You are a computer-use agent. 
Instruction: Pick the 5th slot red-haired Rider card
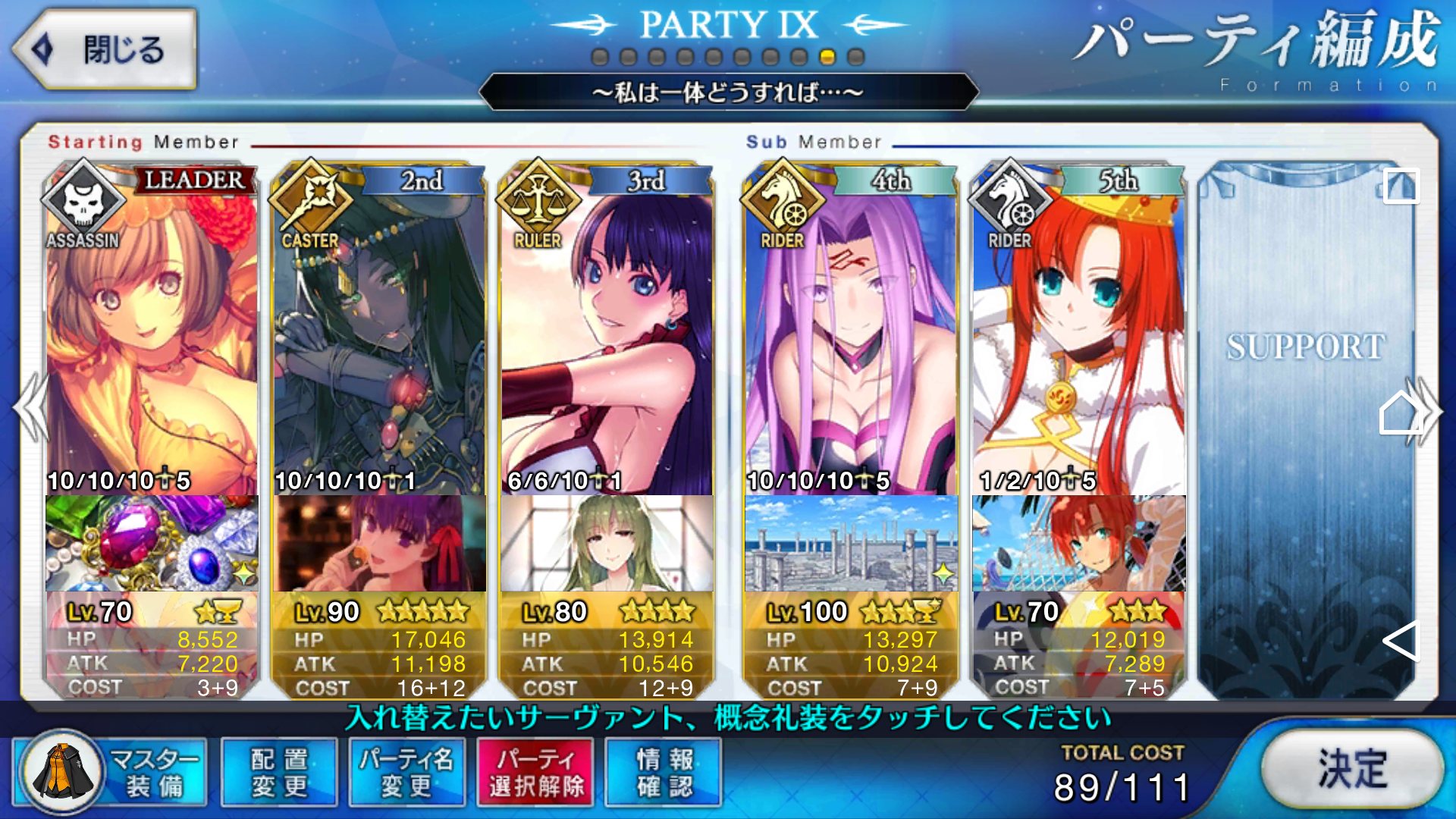pos(1078,334)
